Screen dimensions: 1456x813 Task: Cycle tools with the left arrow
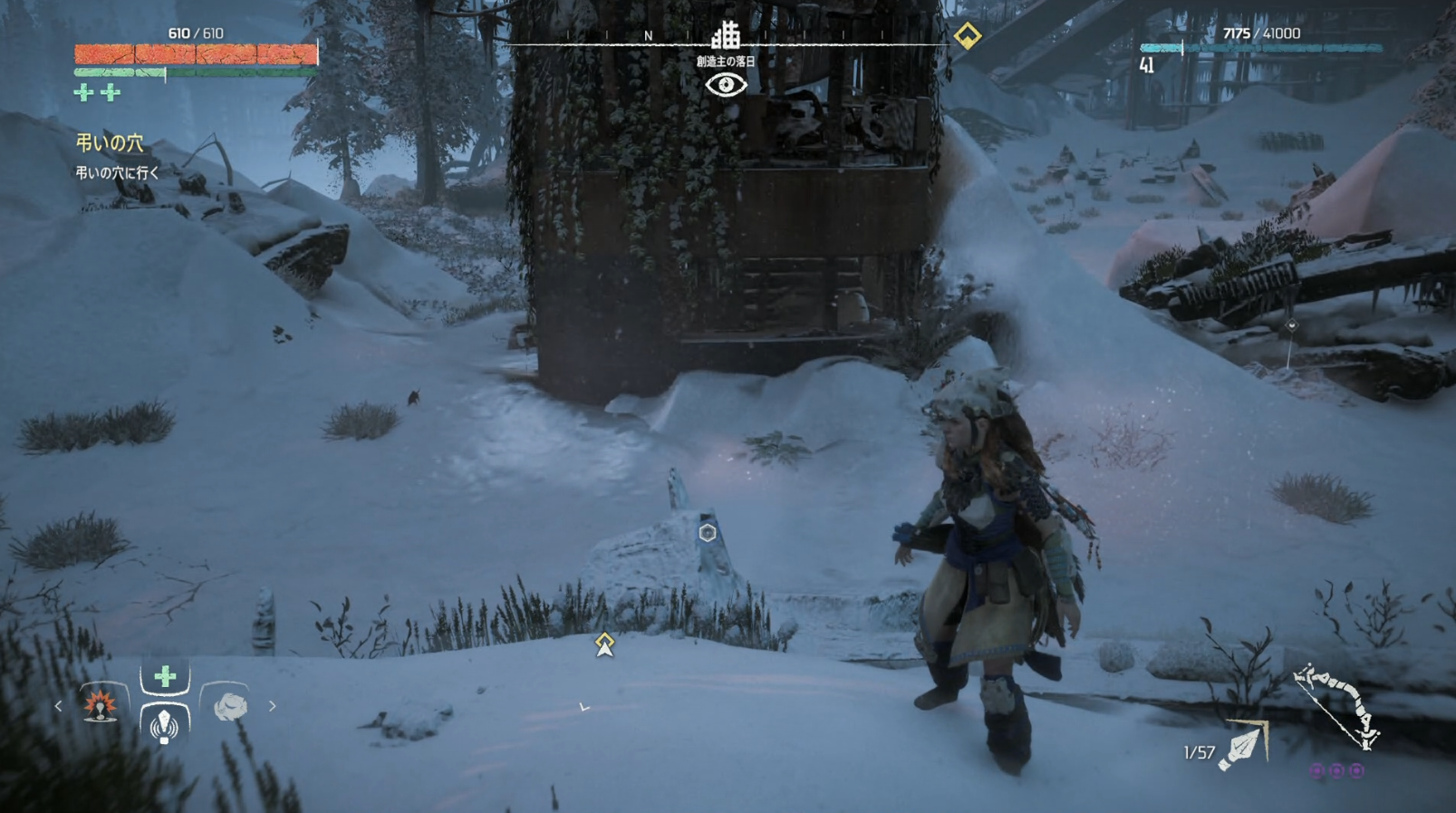(x=59, y=706)
